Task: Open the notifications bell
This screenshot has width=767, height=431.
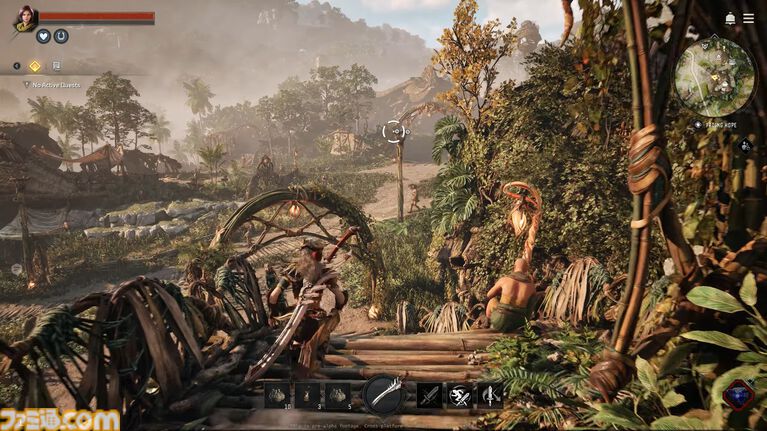Action: [730, 19]
